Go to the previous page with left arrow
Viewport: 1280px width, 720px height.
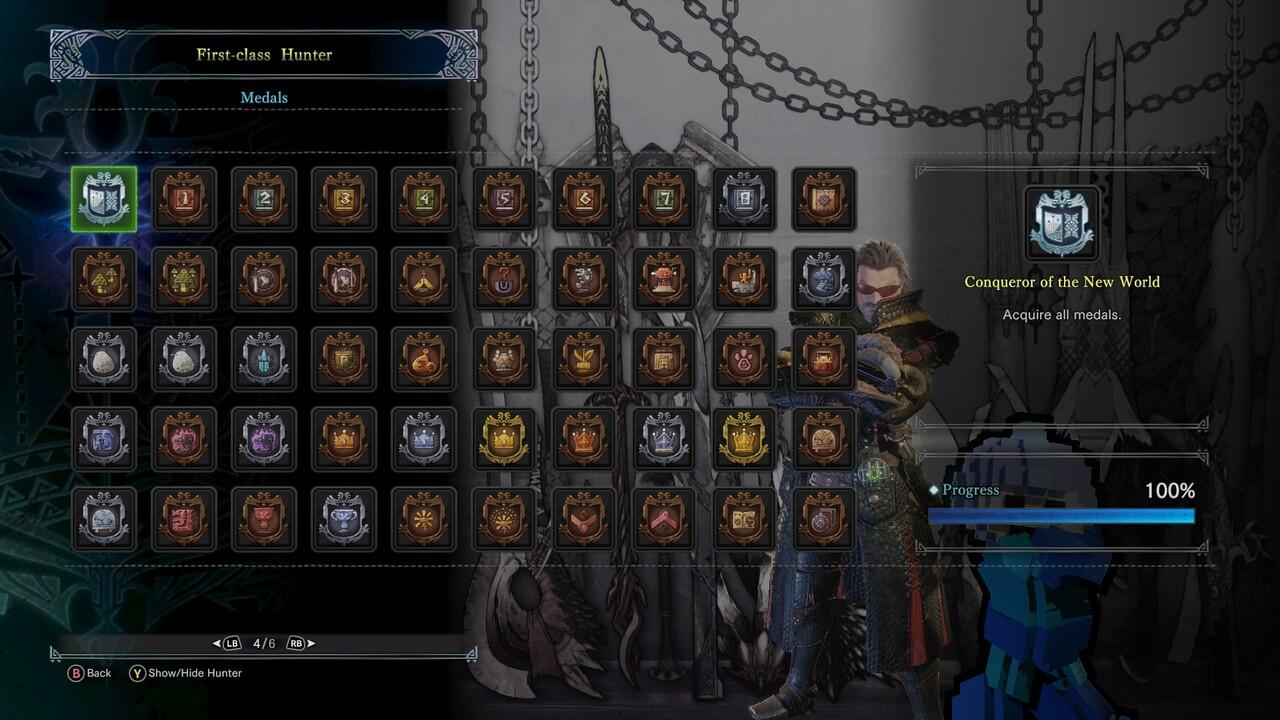click(x=218, y=643)
